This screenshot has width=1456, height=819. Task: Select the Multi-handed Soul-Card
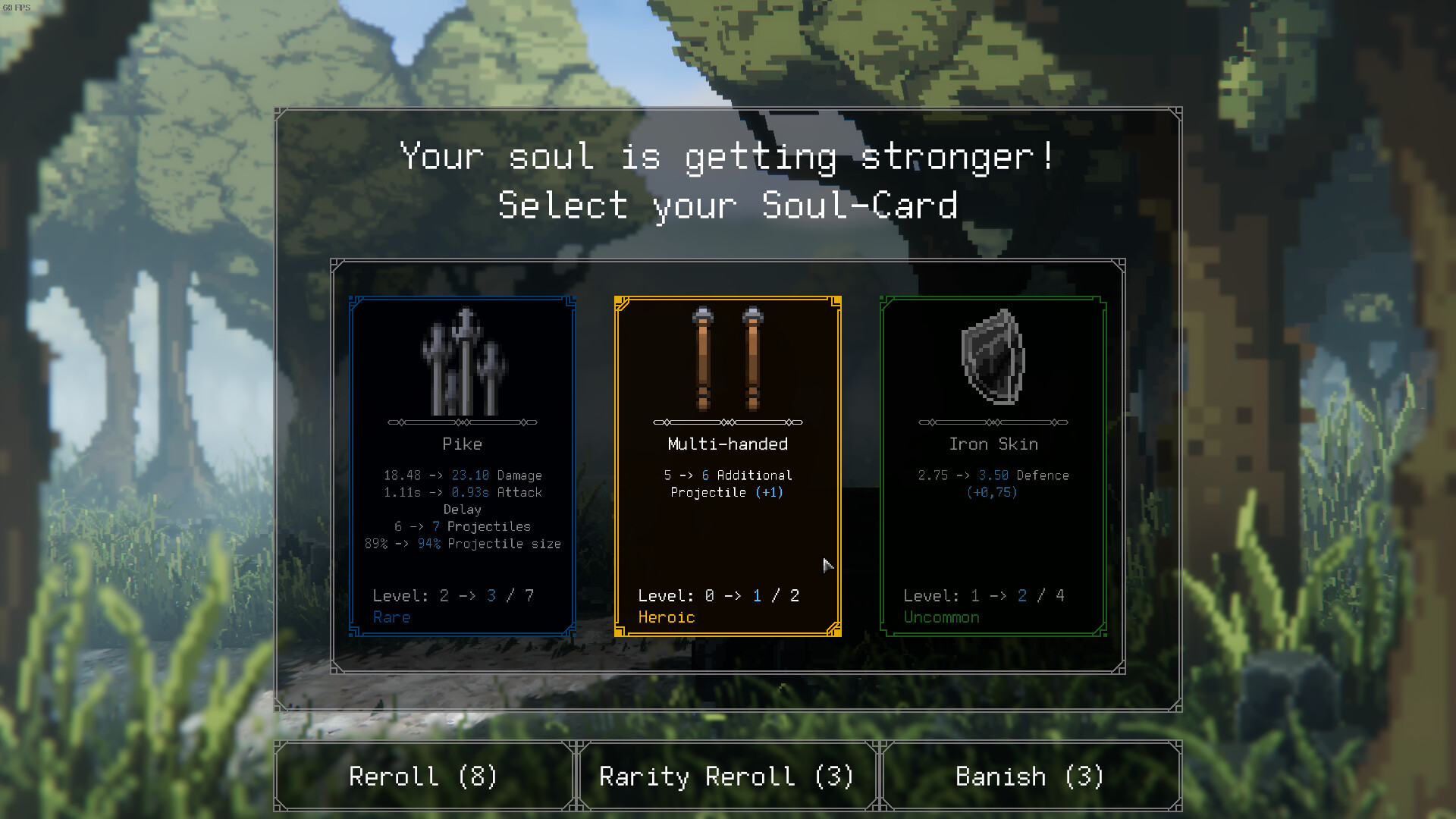(726, 464)
